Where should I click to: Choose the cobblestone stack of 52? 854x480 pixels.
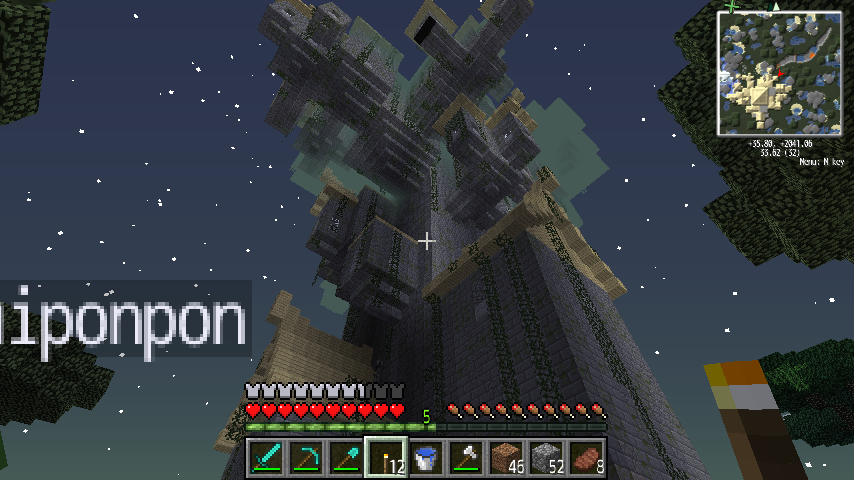545,458
